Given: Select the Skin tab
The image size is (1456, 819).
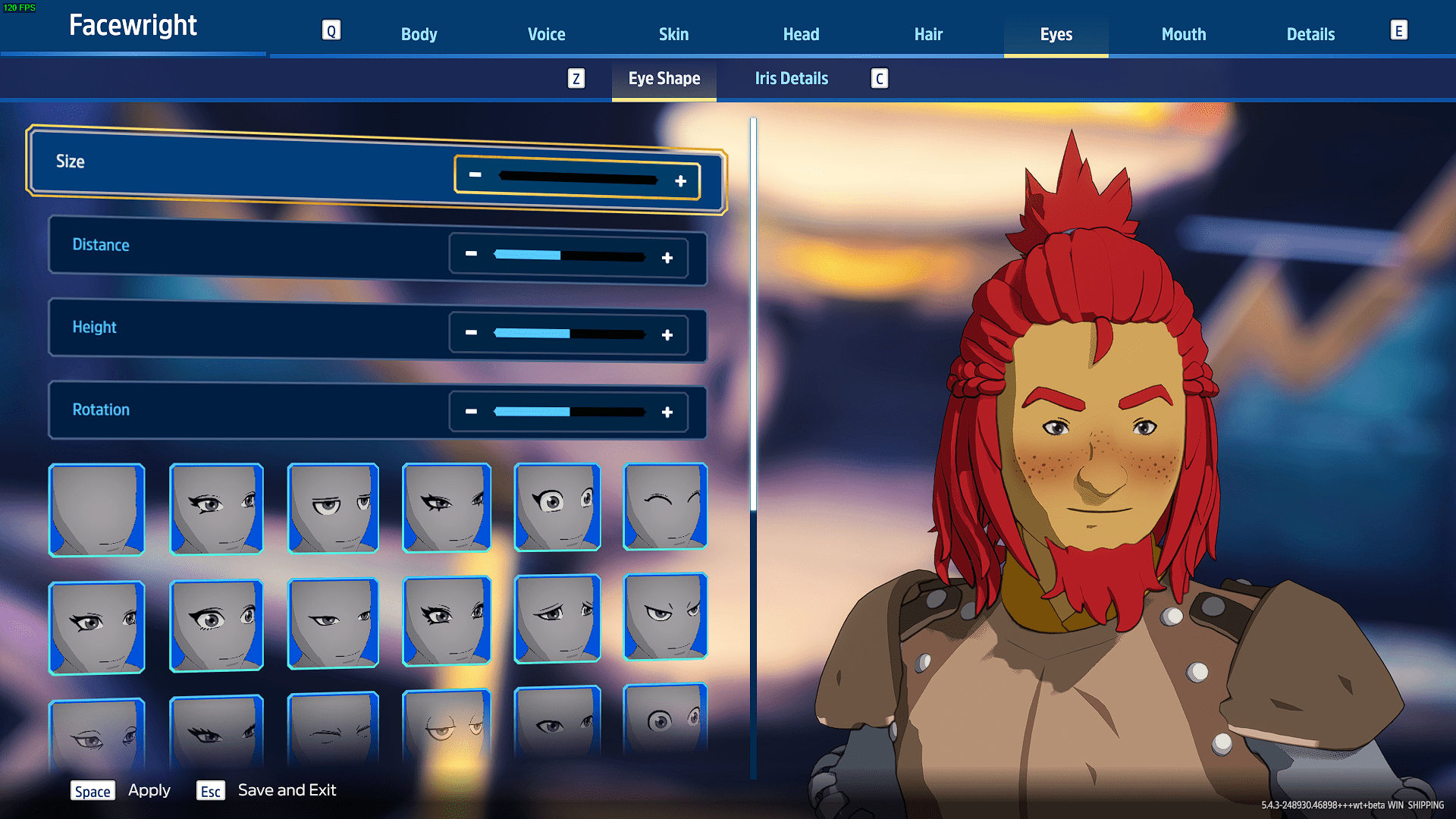Looking at the screenshot, I should 673,34.
